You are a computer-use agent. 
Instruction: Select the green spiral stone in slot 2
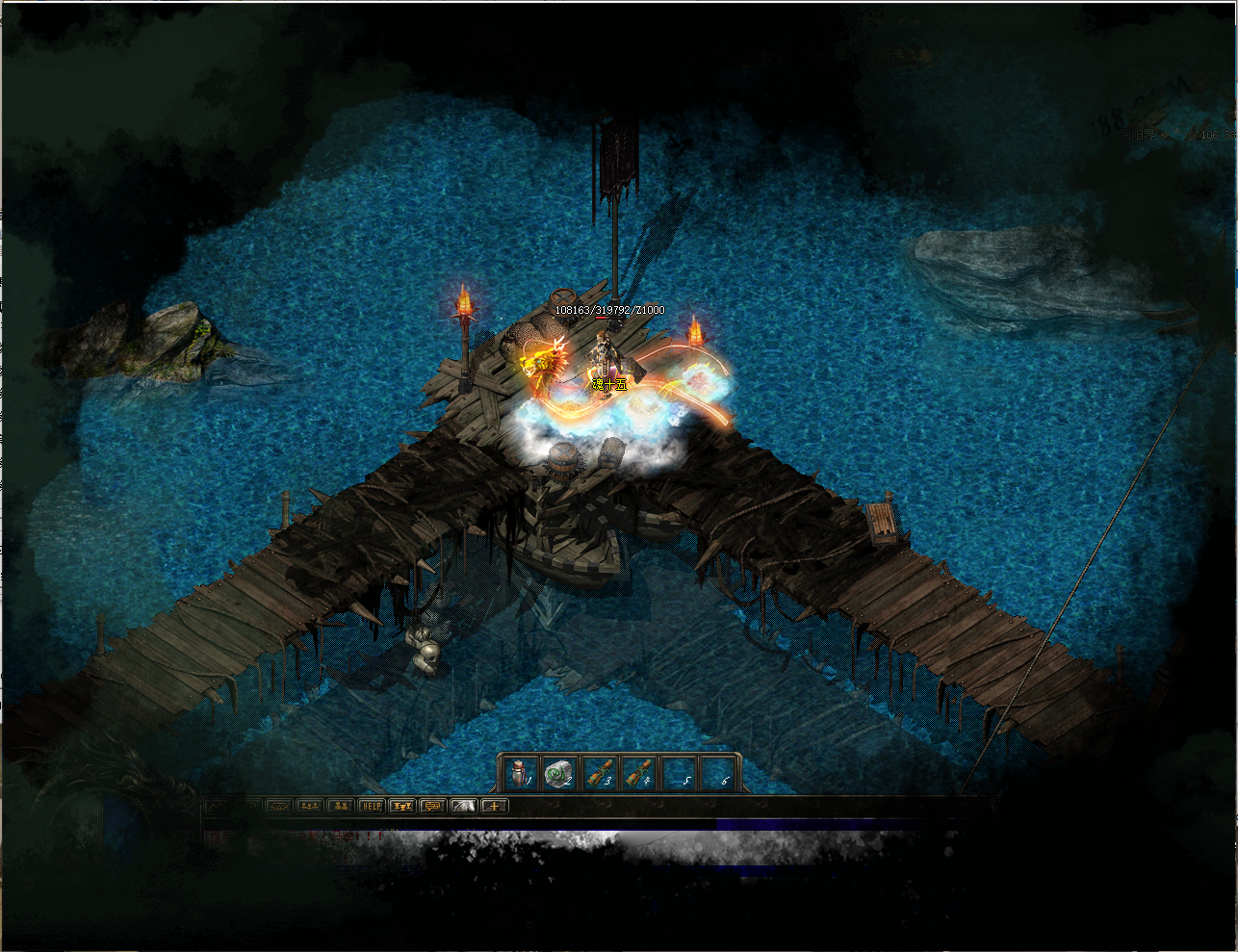[558, 772]
